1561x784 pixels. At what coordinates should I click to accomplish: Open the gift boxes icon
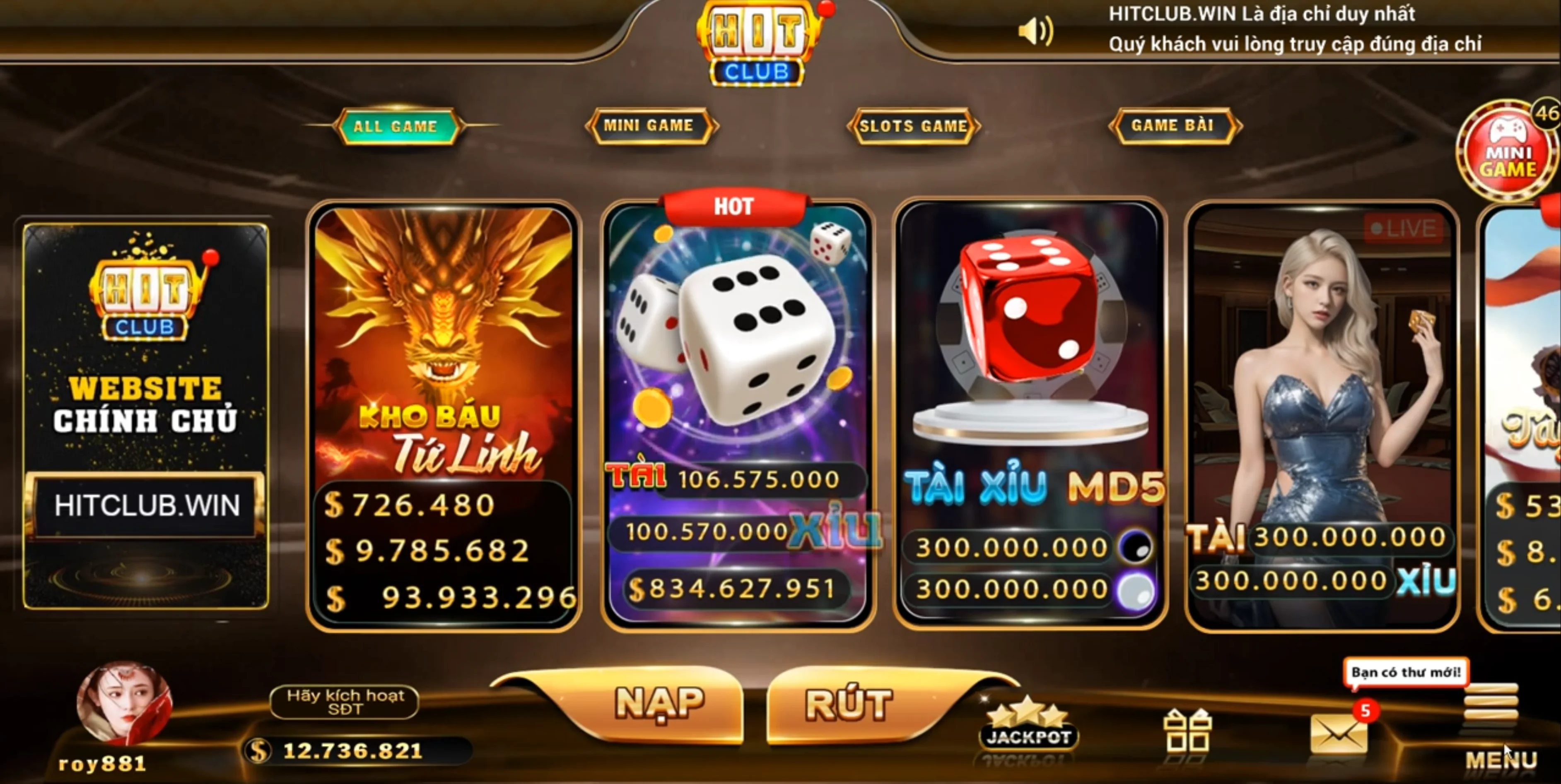tap(1187, 731)
